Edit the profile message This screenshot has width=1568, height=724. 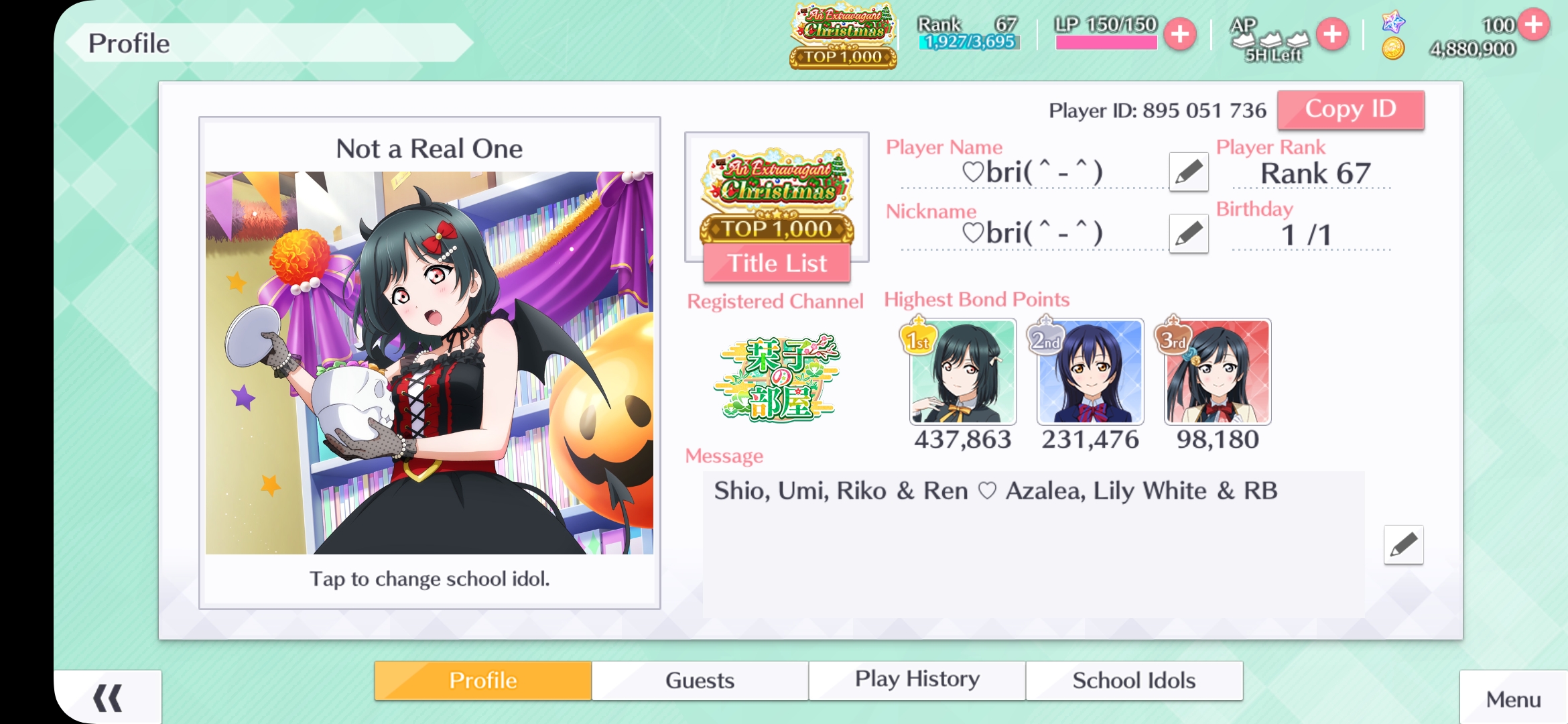(x=1403, y=544)
